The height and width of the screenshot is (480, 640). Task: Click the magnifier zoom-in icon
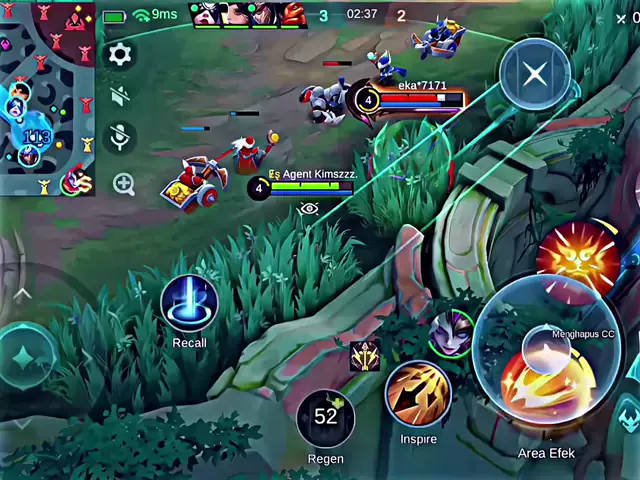123,183
